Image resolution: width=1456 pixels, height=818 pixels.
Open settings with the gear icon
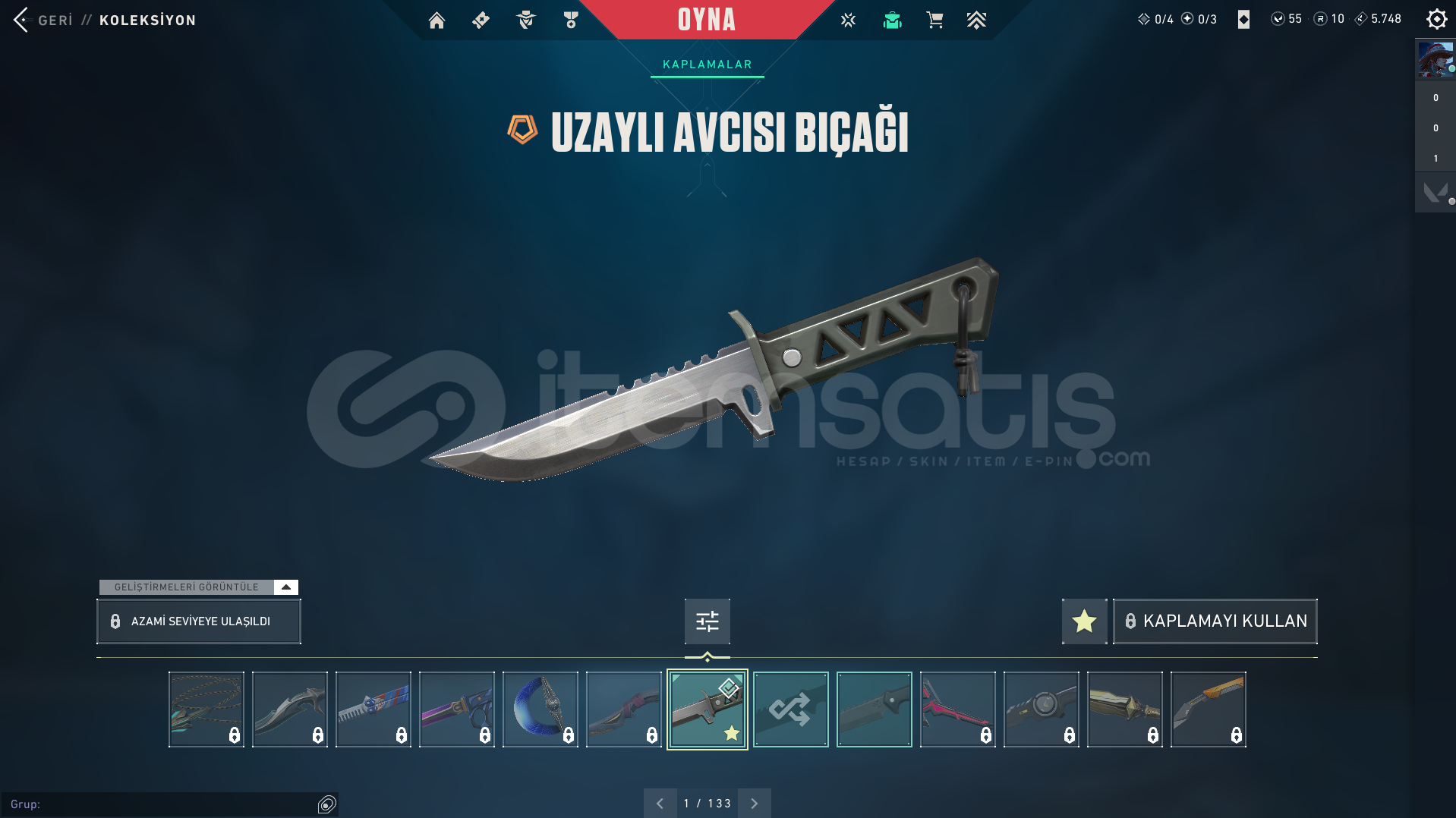pyautogui.click(x=1436, y=19)
